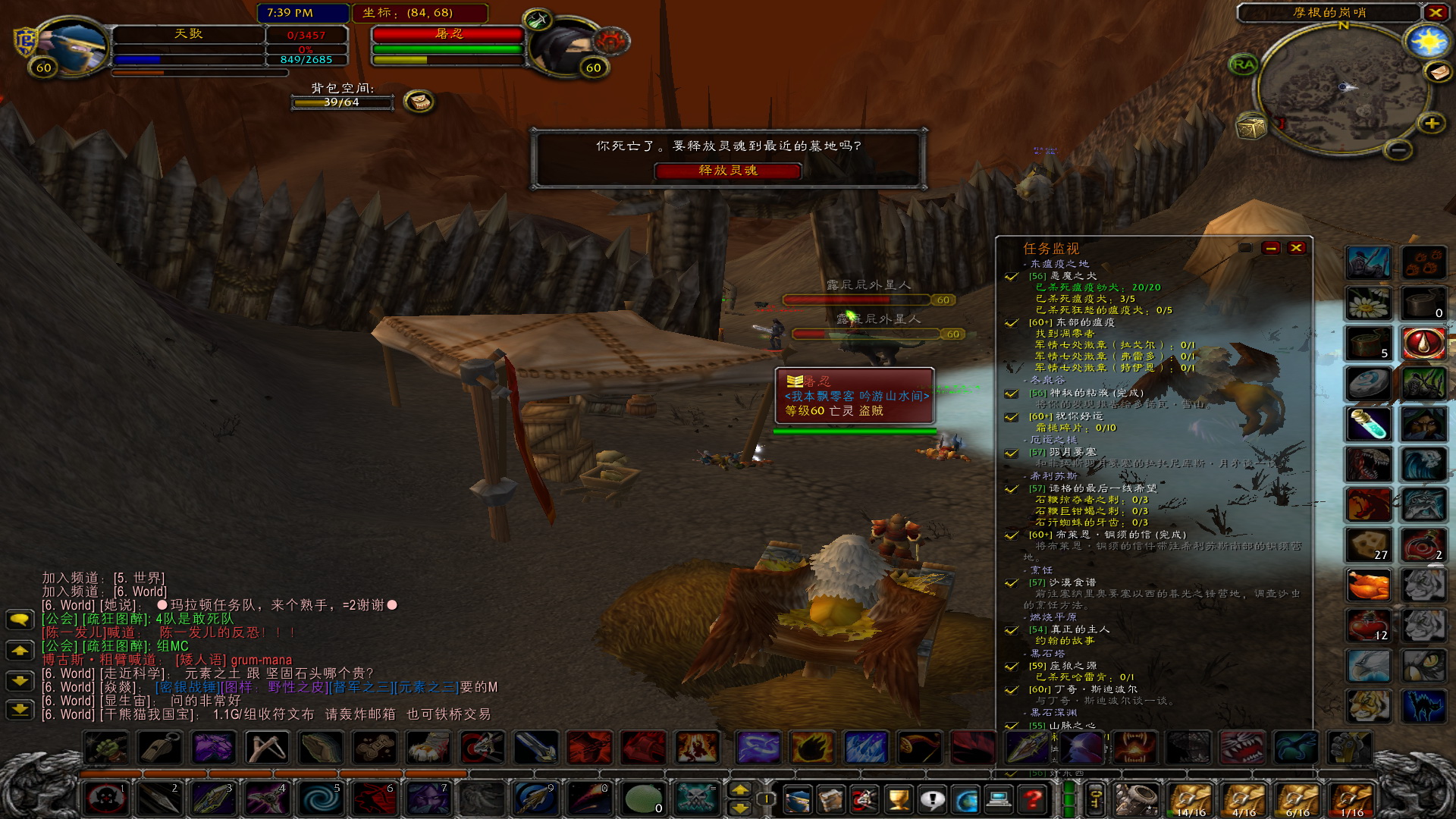The image size is (1456, 819).
Task: Open the help question-mark icon
Action: pos(1031,800)
